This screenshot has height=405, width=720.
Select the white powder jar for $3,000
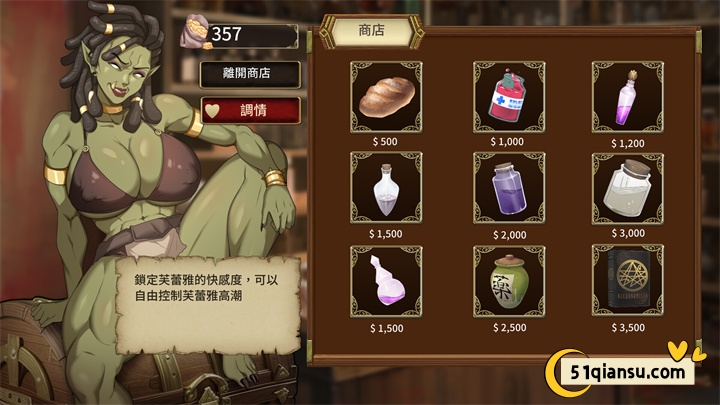[628, 188]
